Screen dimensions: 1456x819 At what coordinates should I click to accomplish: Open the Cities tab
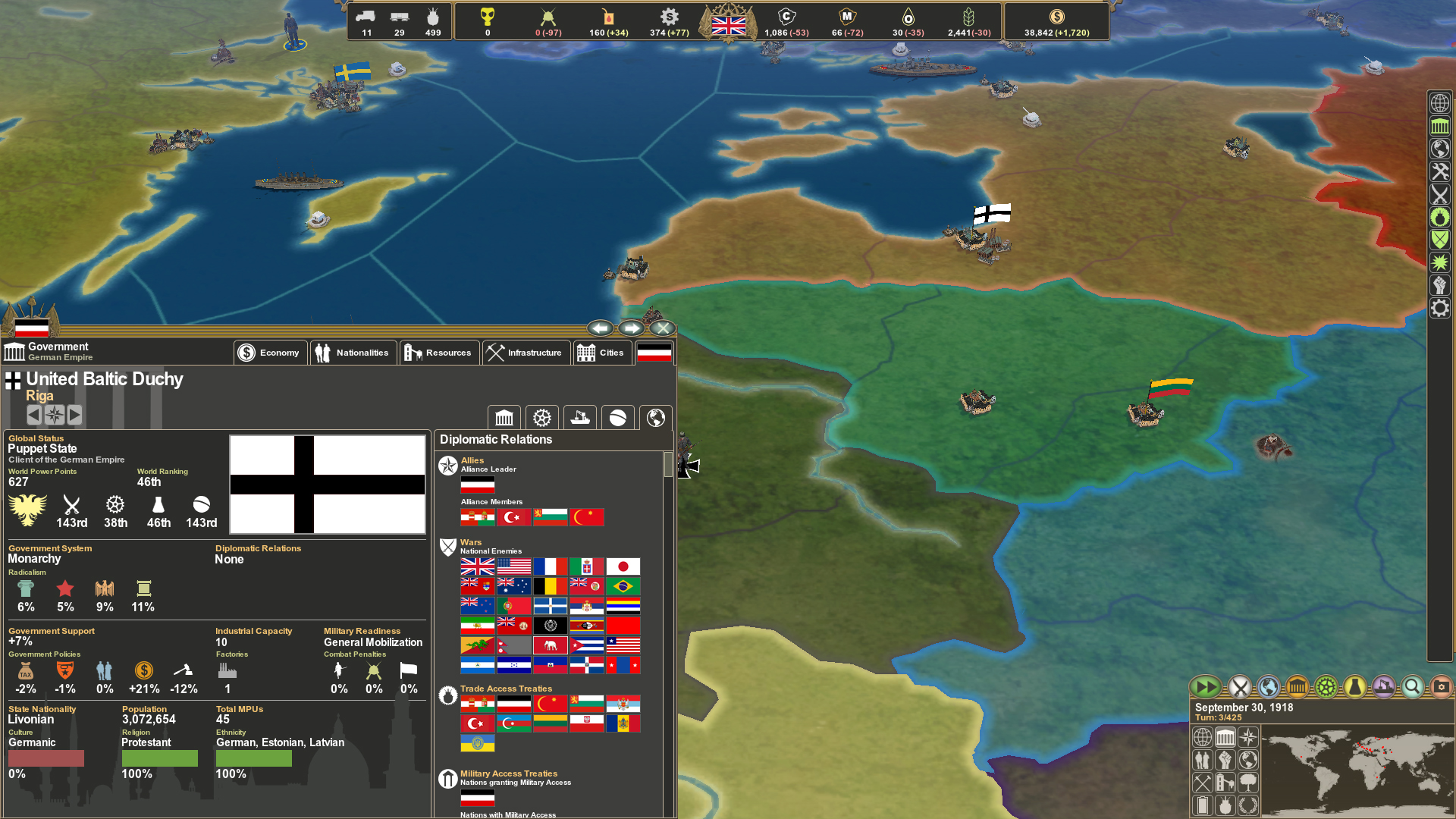pos(603,352)
